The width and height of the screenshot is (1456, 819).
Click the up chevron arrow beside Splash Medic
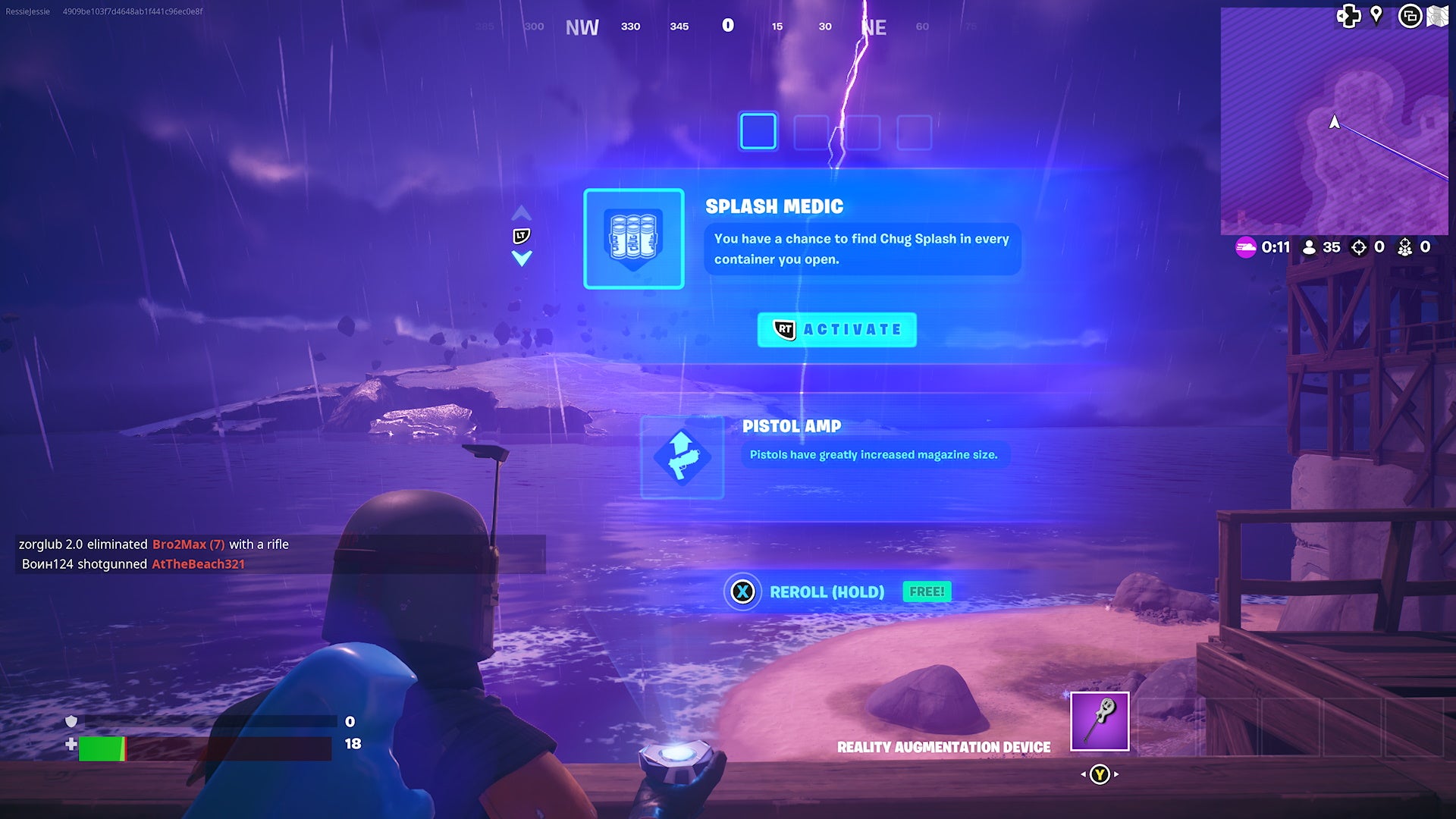pyautogui.click(x=520, y=212)
